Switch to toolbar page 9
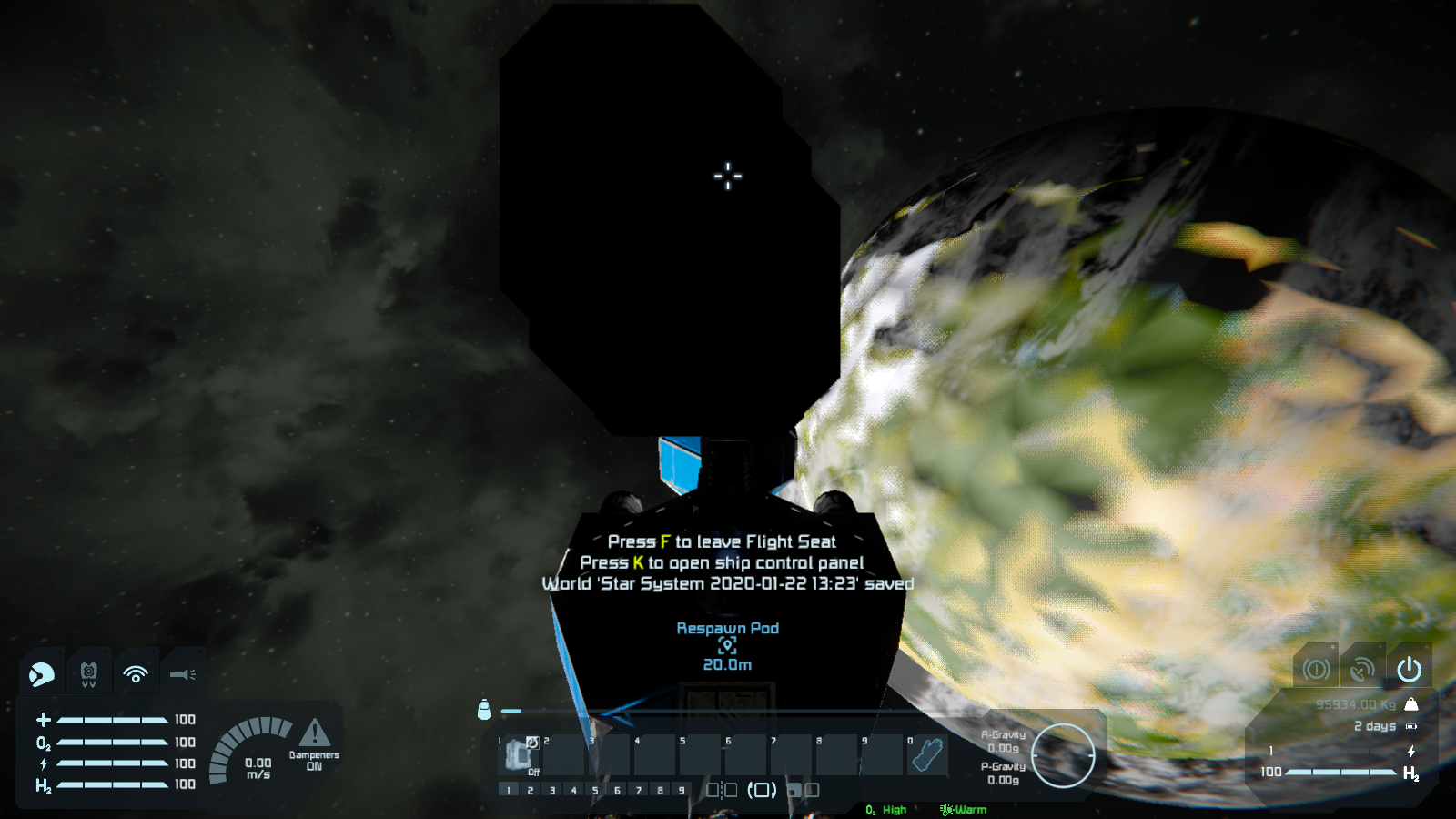This screenshot has width=1456, height=819. click(682, 790)
